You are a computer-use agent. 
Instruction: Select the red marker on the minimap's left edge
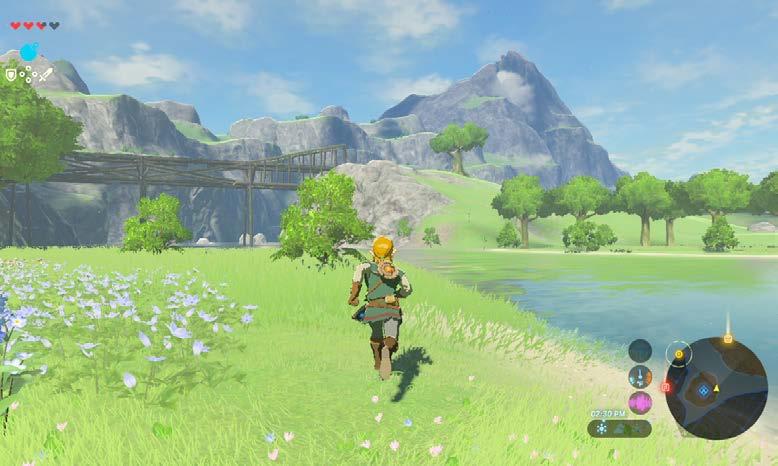point(666,385)
